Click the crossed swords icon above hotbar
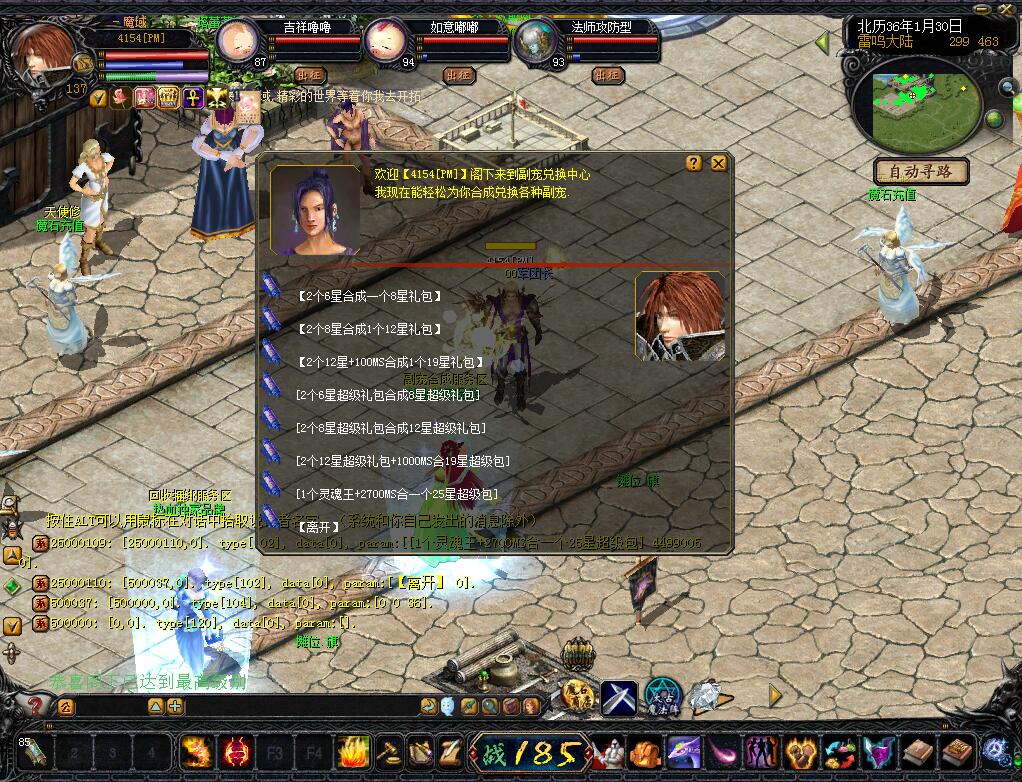Image resolution: width=1022 pixels, height=782 pixels. pyautogui.click(x=619, y=695)
